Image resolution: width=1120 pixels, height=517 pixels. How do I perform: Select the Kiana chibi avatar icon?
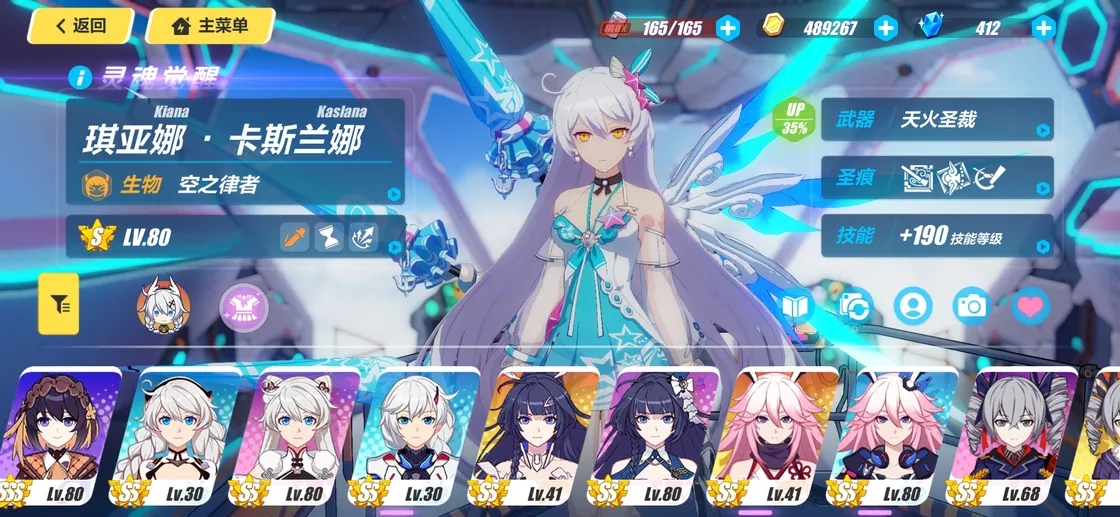(x=162, y=303)
